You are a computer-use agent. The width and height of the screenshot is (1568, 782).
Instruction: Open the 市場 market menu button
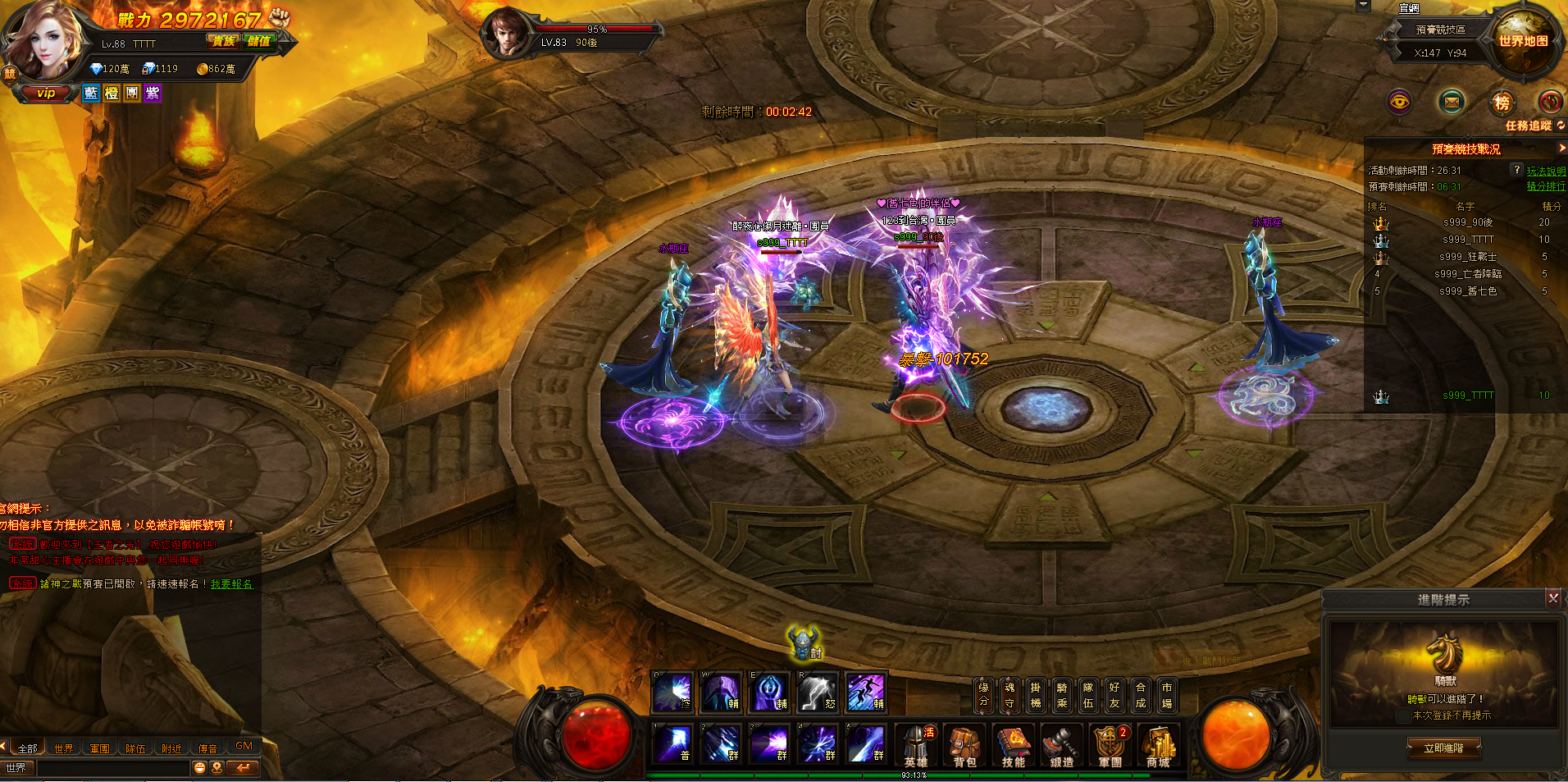(1166, 694)
